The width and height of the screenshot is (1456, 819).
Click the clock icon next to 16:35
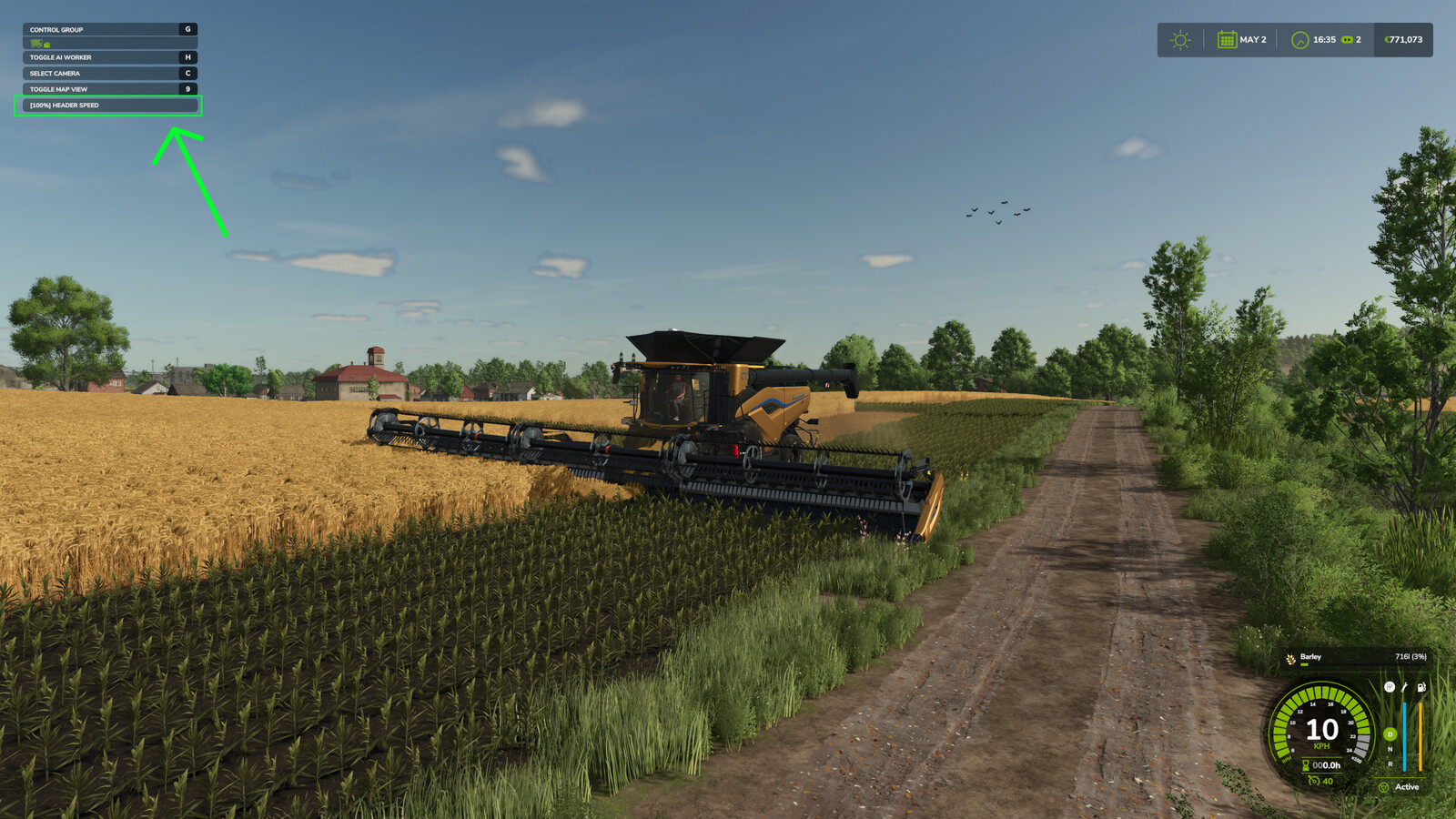tap(1299, 40)
